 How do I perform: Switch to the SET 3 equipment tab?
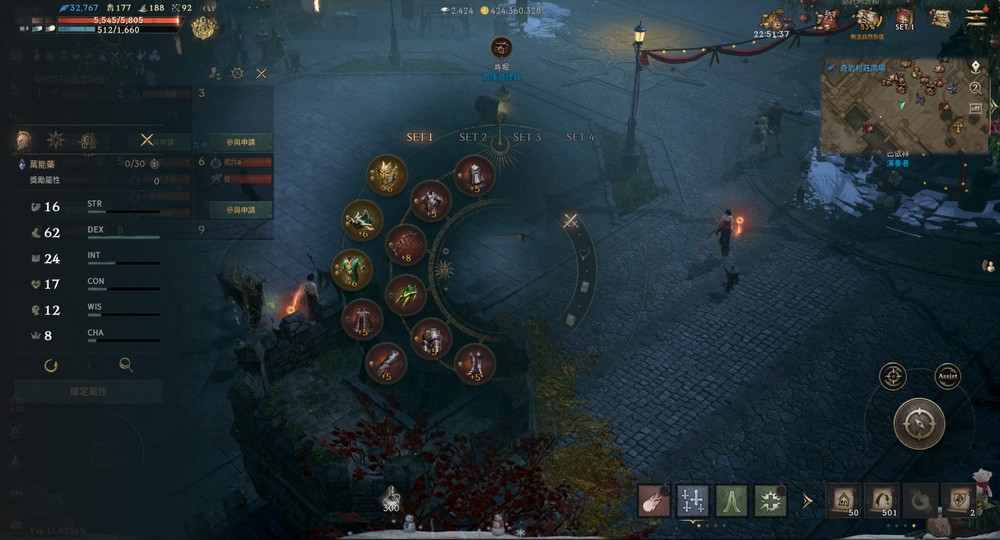(527, 137)
